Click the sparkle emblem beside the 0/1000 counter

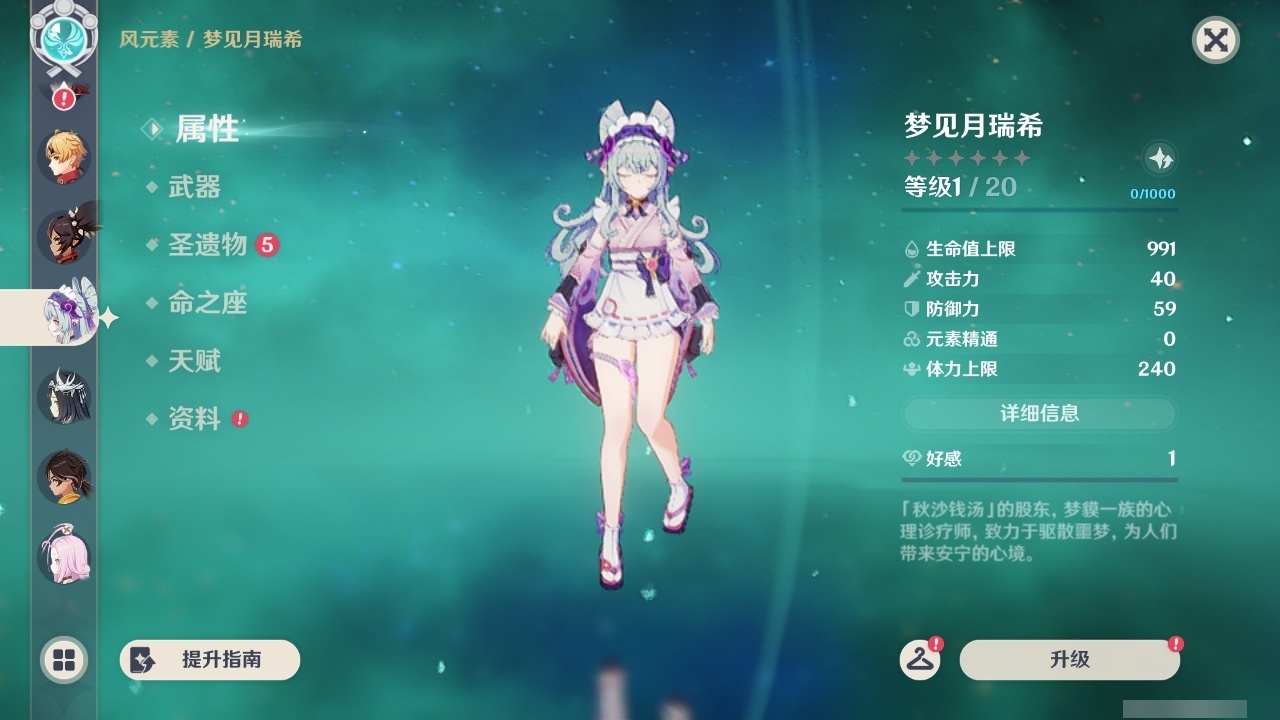pos(1158,158)
